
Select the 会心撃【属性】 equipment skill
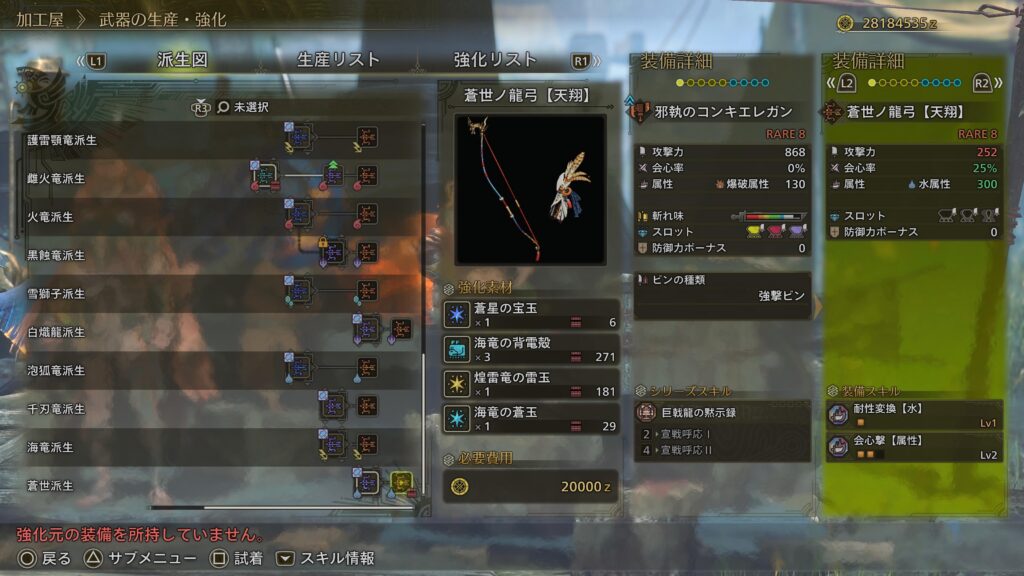coord(914,446)
